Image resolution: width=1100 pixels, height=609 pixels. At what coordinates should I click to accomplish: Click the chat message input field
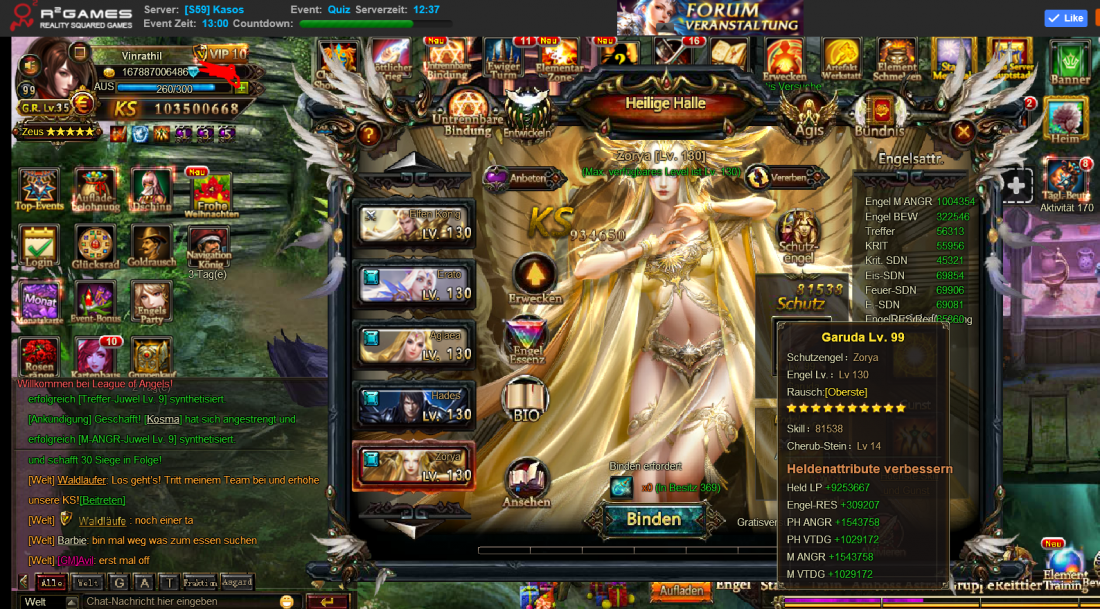[180, 601]
